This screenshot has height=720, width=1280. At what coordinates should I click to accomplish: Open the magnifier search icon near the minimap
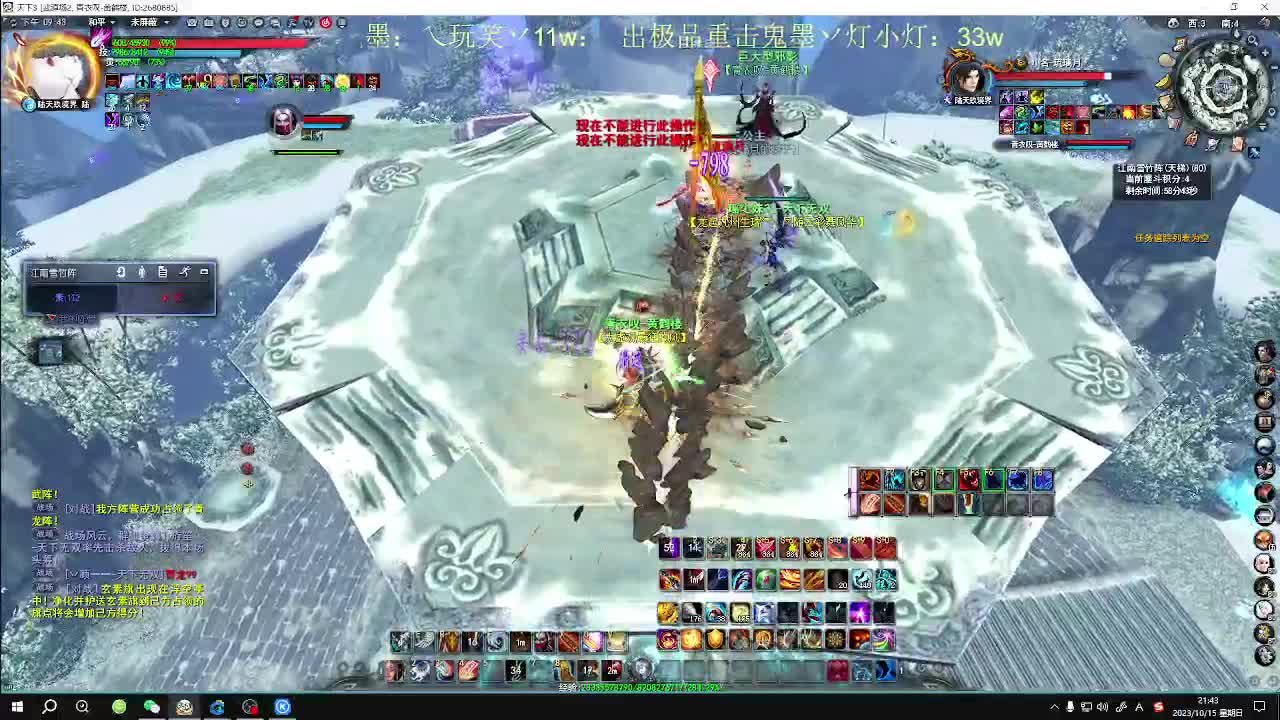(1251, 41)
